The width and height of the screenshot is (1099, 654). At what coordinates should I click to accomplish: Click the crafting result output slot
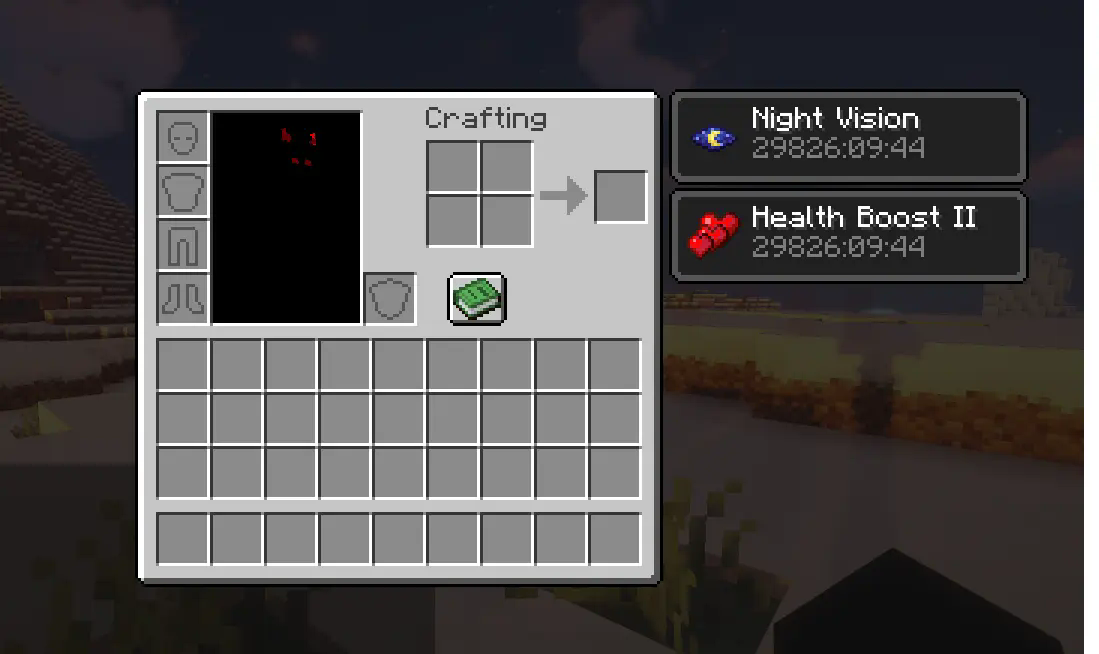click(620, 196)
